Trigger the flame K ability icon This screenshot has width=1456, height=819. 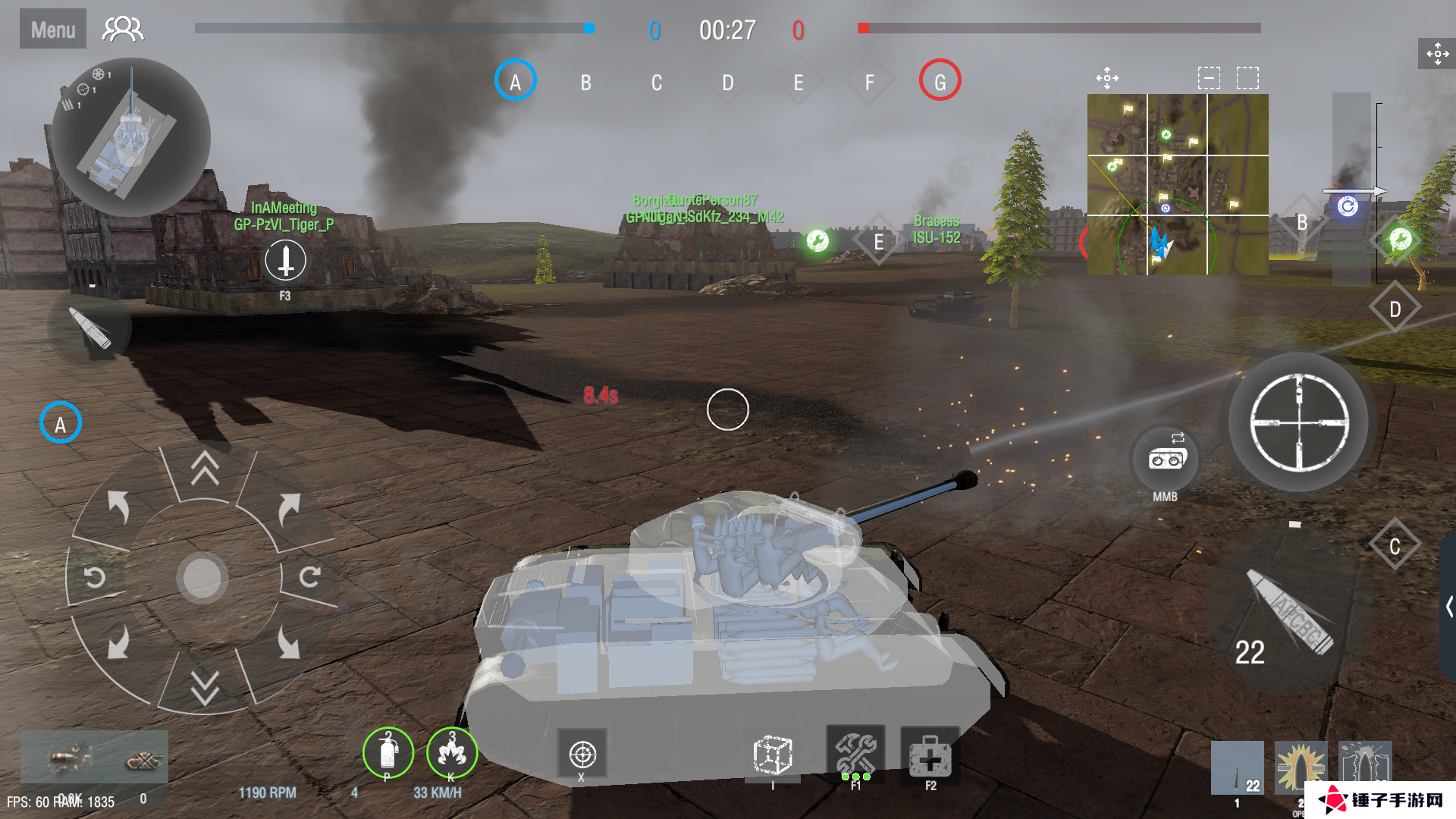(452, 752)
